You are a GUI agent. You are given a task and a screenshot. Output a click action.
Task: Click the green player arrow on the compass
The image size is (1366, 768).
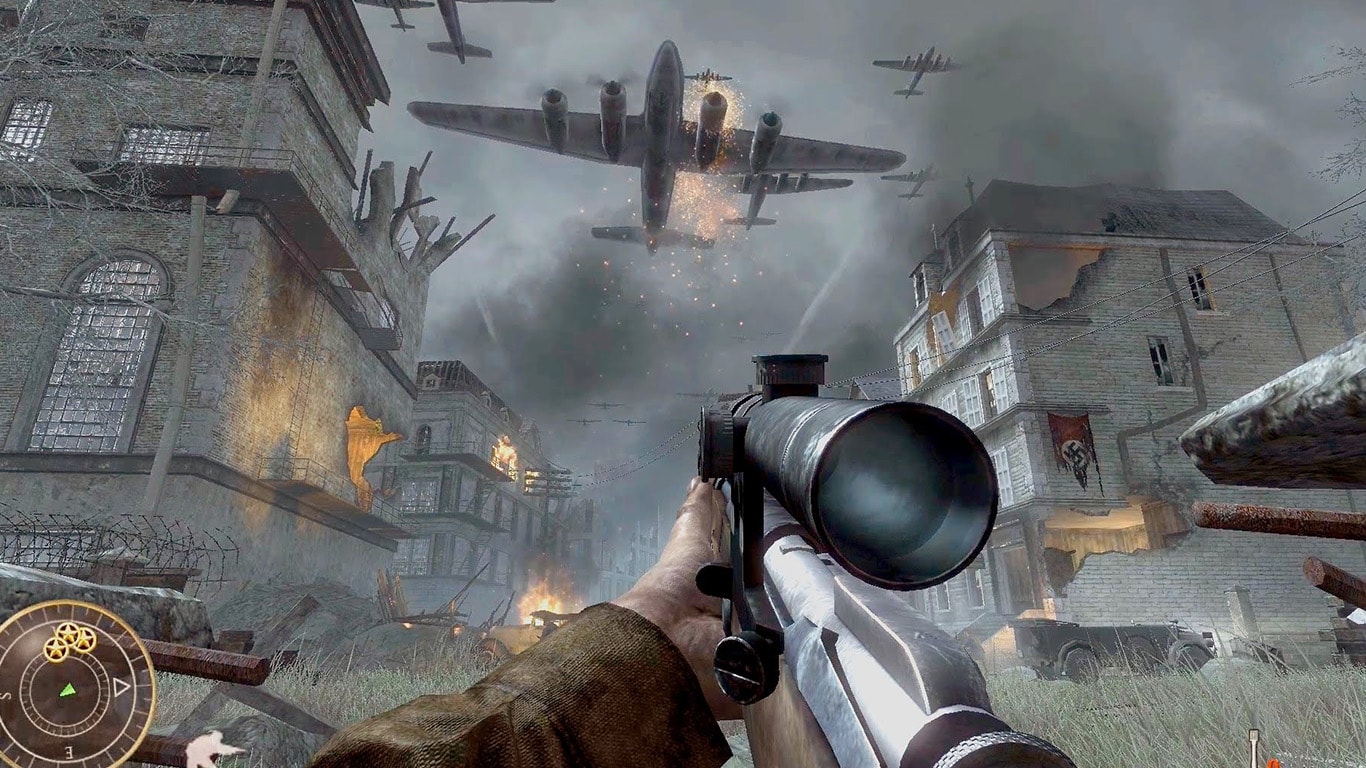click(67, 690)
